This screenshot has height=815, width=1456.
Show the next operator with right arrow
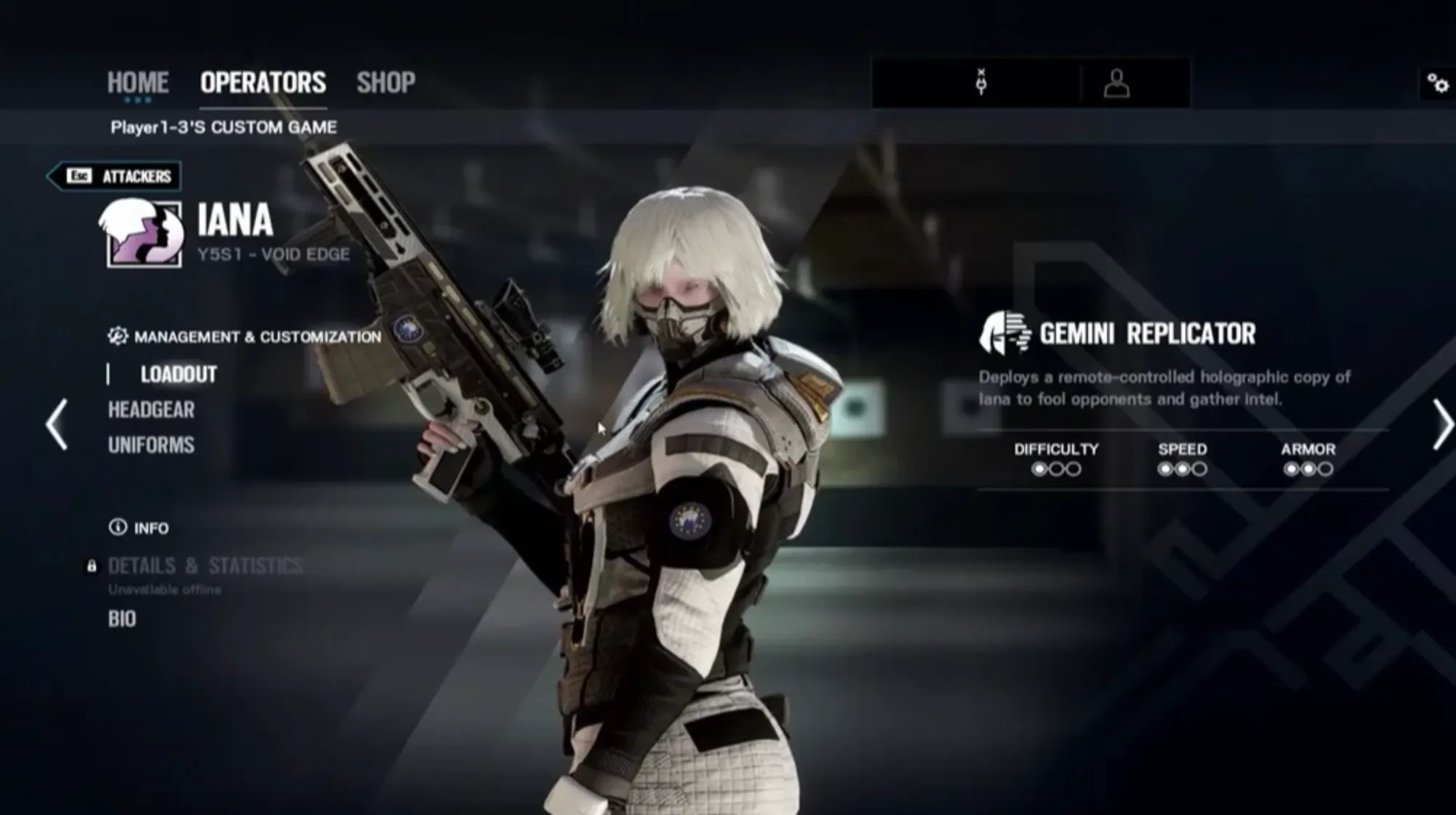tap(1441, 424)
